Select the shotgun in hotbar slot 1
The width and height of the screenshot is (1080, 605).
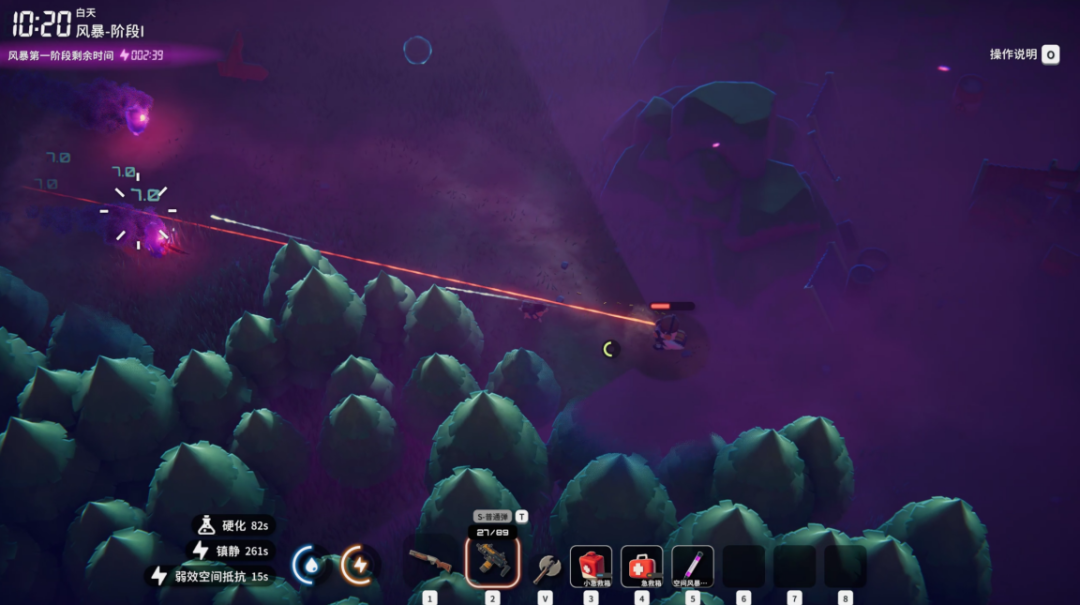click(430, 563)
